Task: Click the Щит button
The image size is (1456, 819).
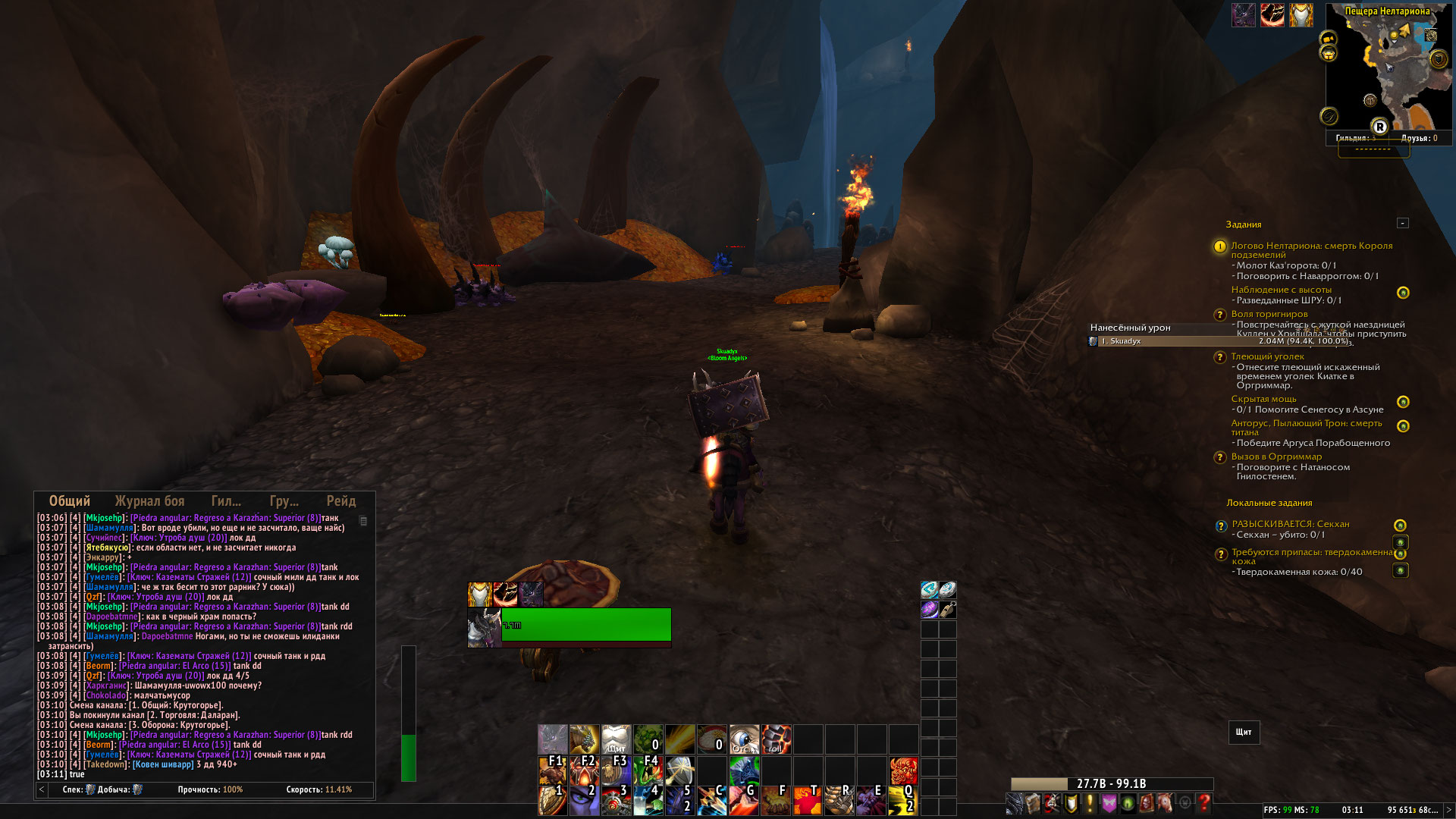Action: [1244, 732]
